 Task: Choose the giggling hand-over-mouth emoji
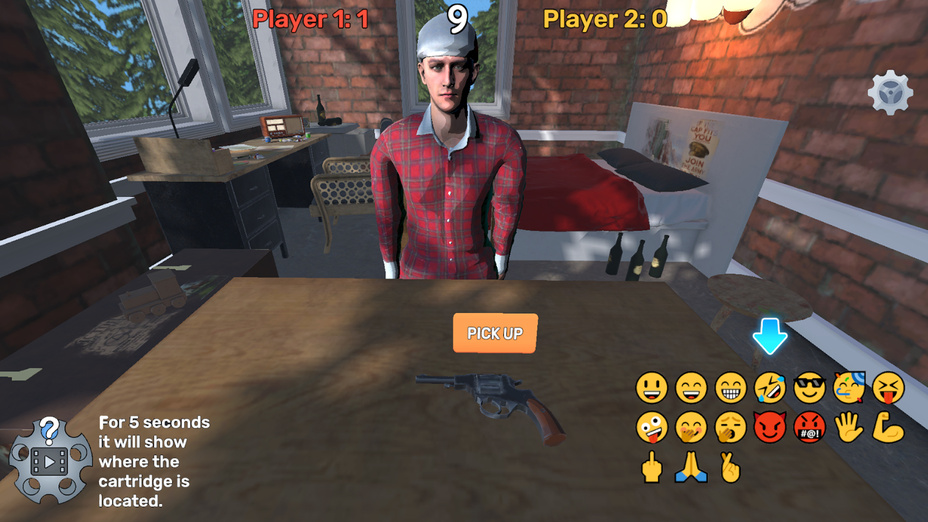(691, 427)
